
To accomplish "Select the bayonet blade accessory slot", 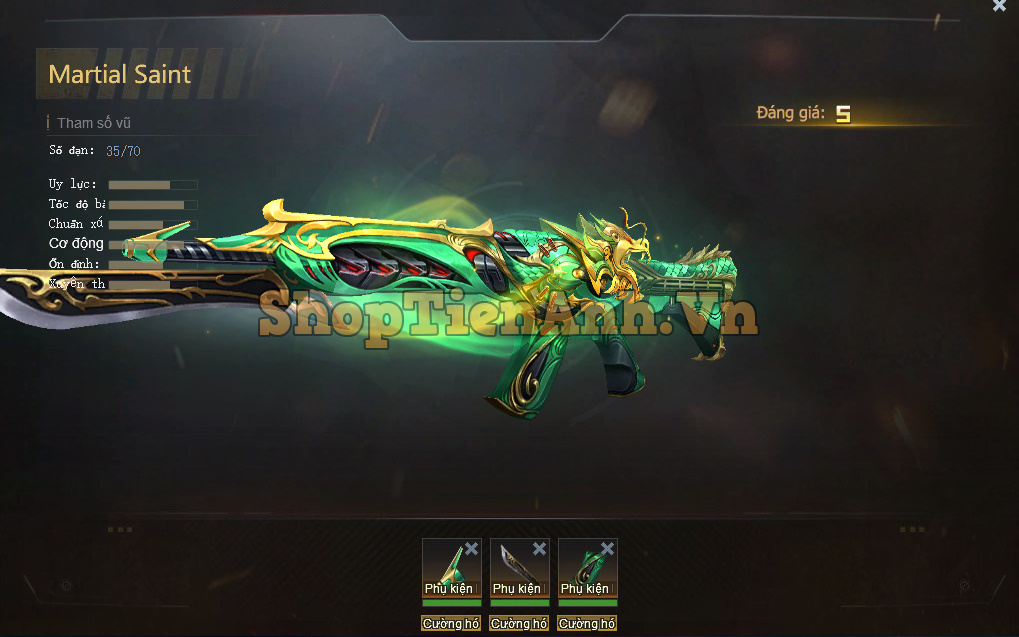I will coord(516,567).
